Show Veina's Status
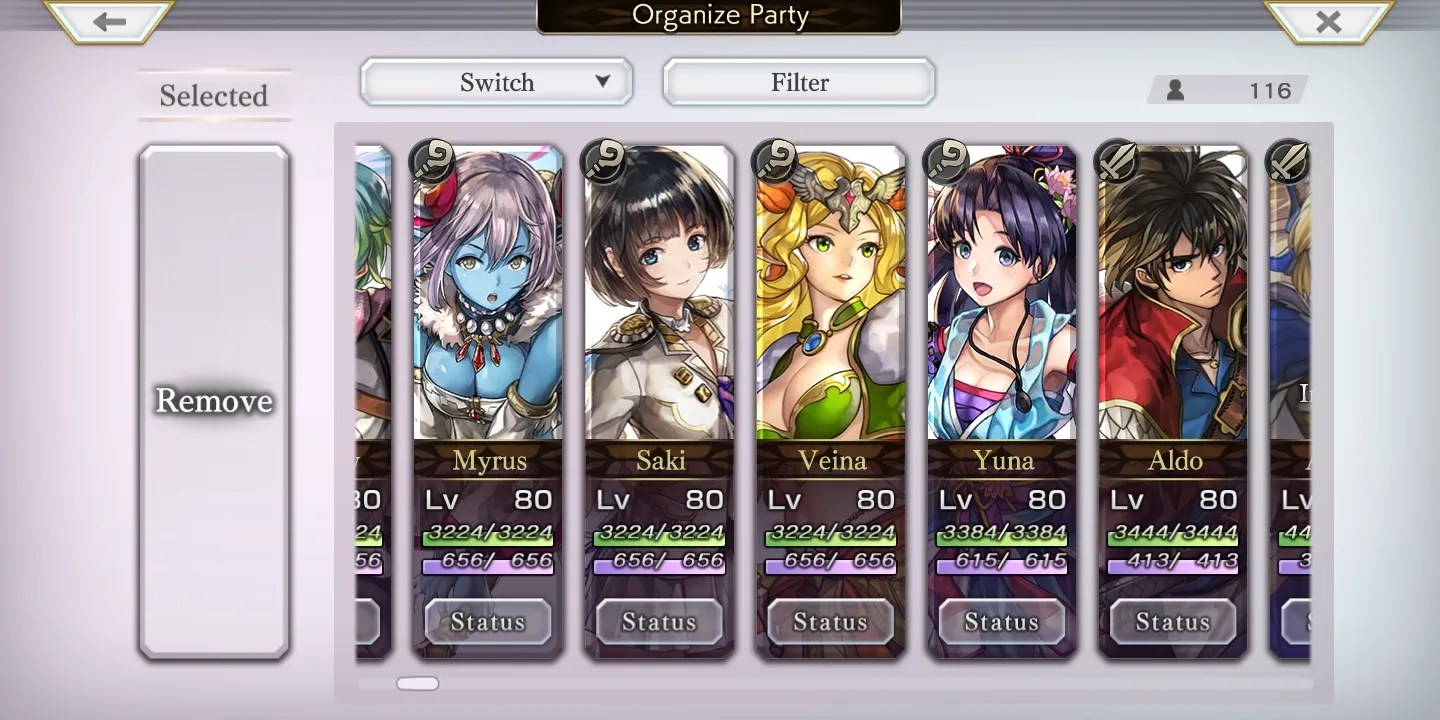Image resolution: width=1440 pixels, height=720 pixels. tap(830, 622)
